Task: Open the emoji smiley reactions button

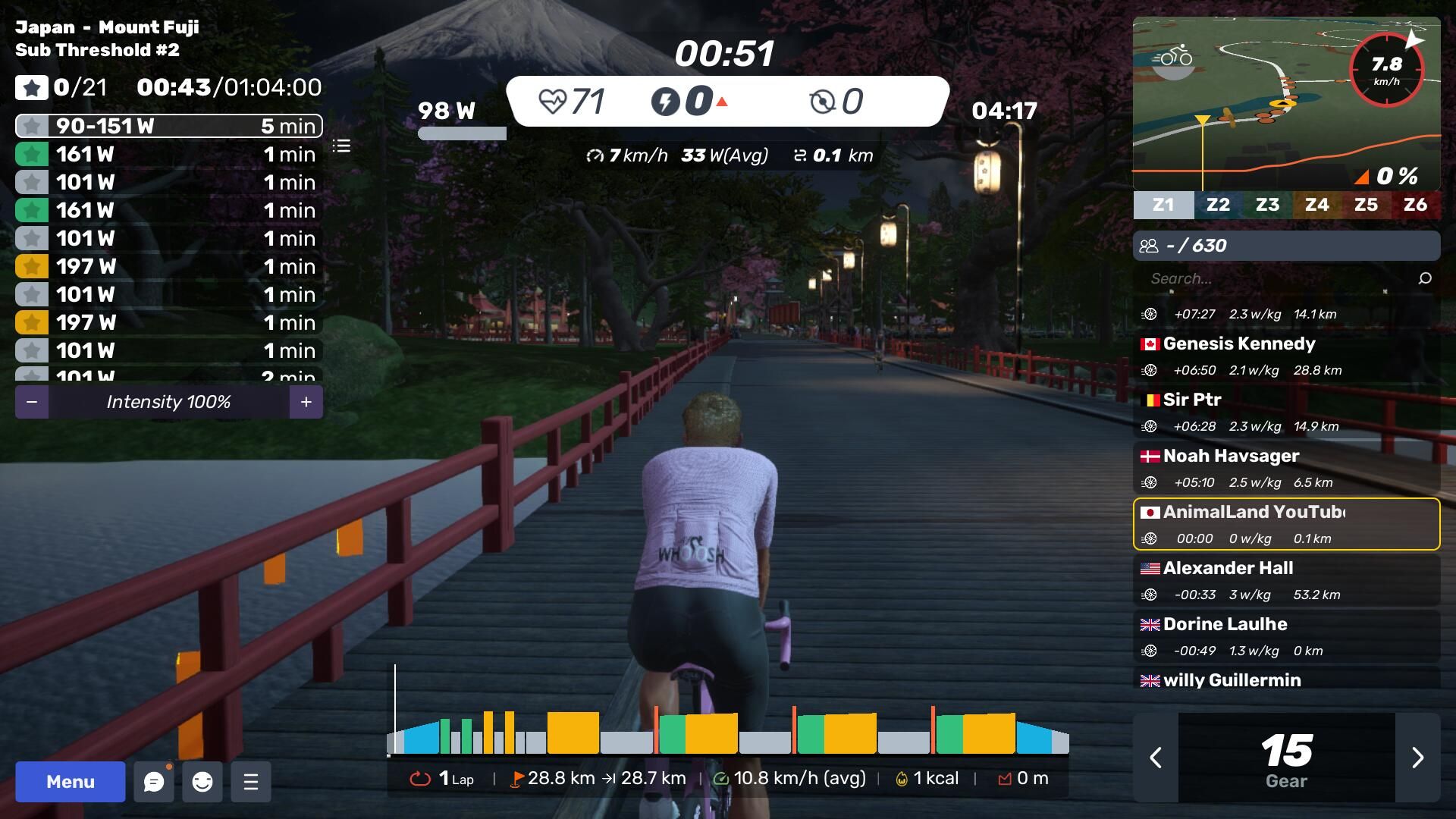Action: (202, 782)
